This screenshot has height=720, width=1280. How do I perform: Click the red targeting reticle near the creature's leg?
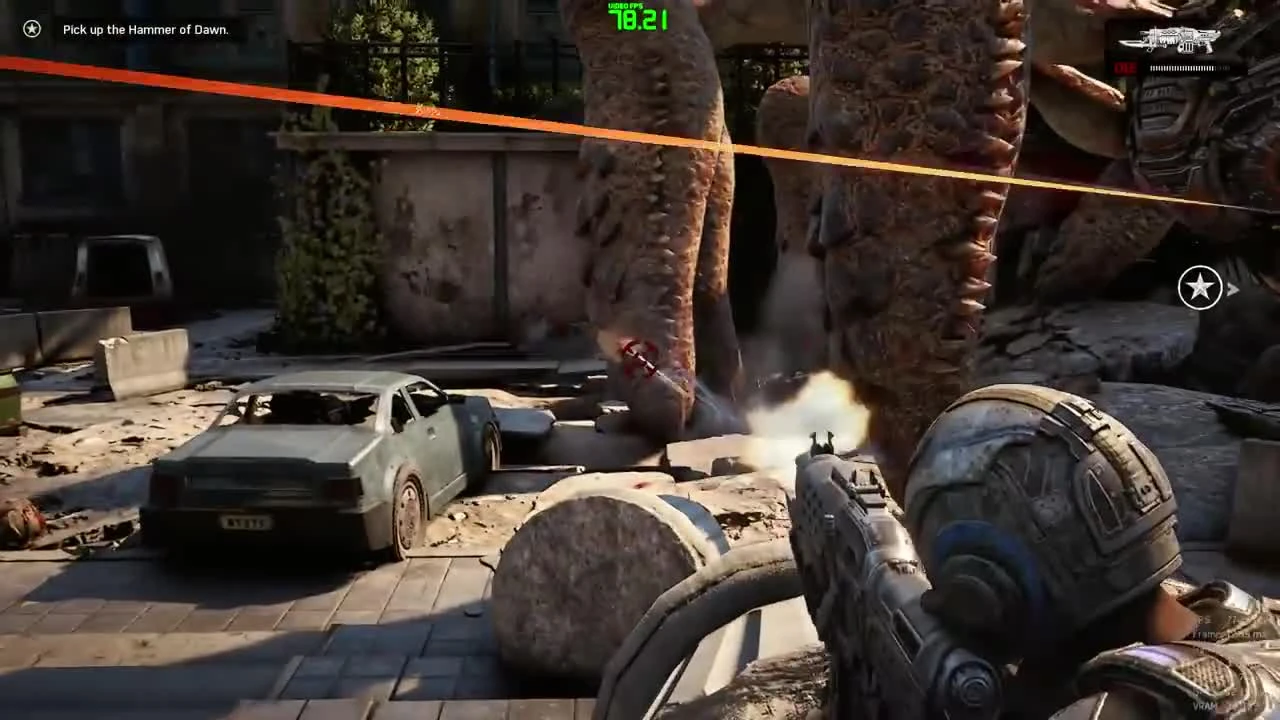click(x=638, y=358)
